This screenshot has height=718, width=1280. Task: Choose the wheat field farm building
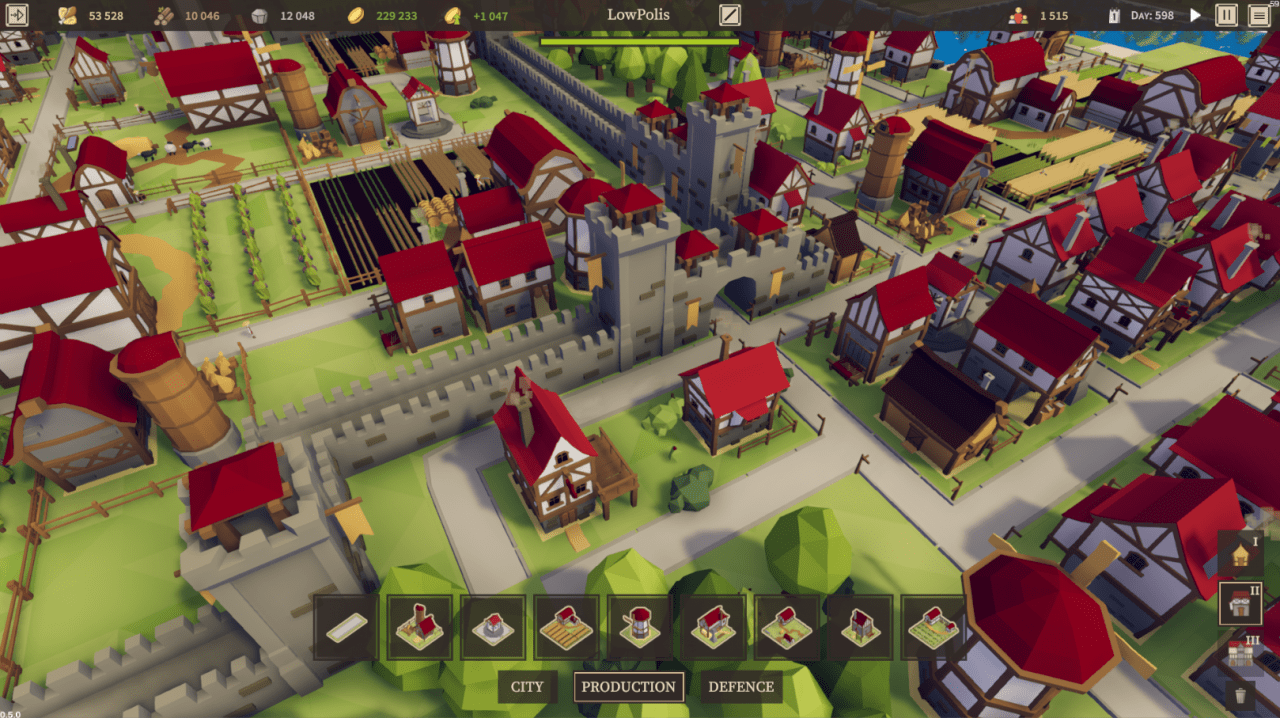(x=566, y=628)
